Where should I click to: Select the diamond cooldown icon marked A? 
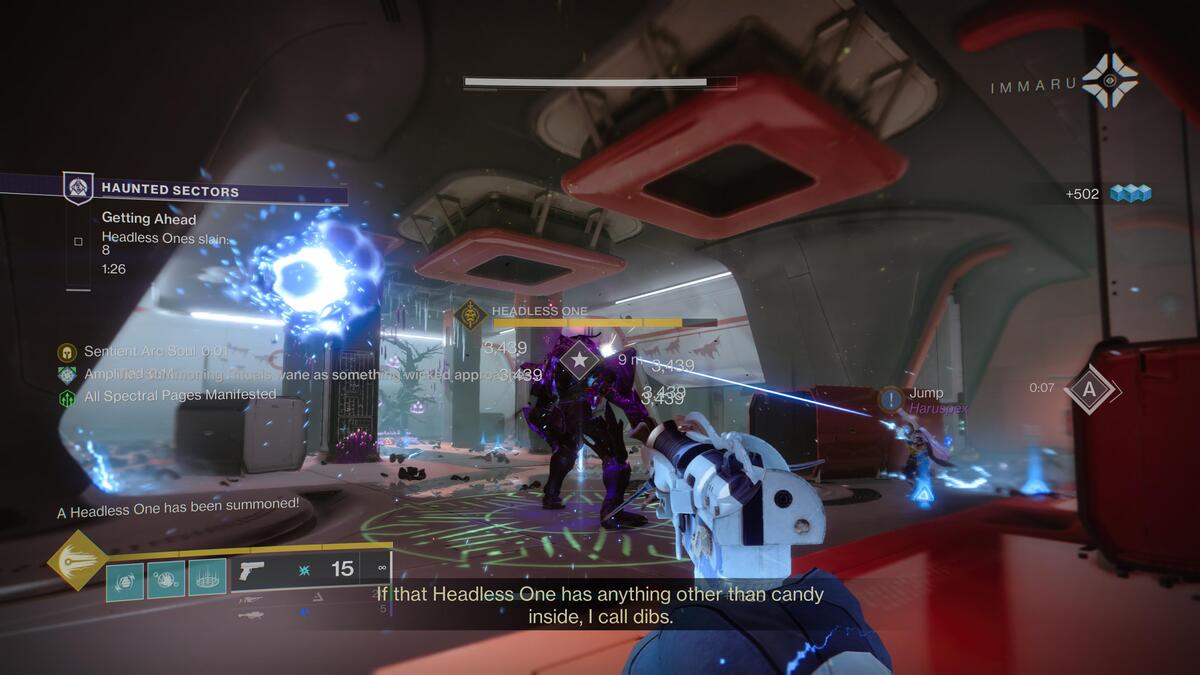click(x=1090, y=388)
